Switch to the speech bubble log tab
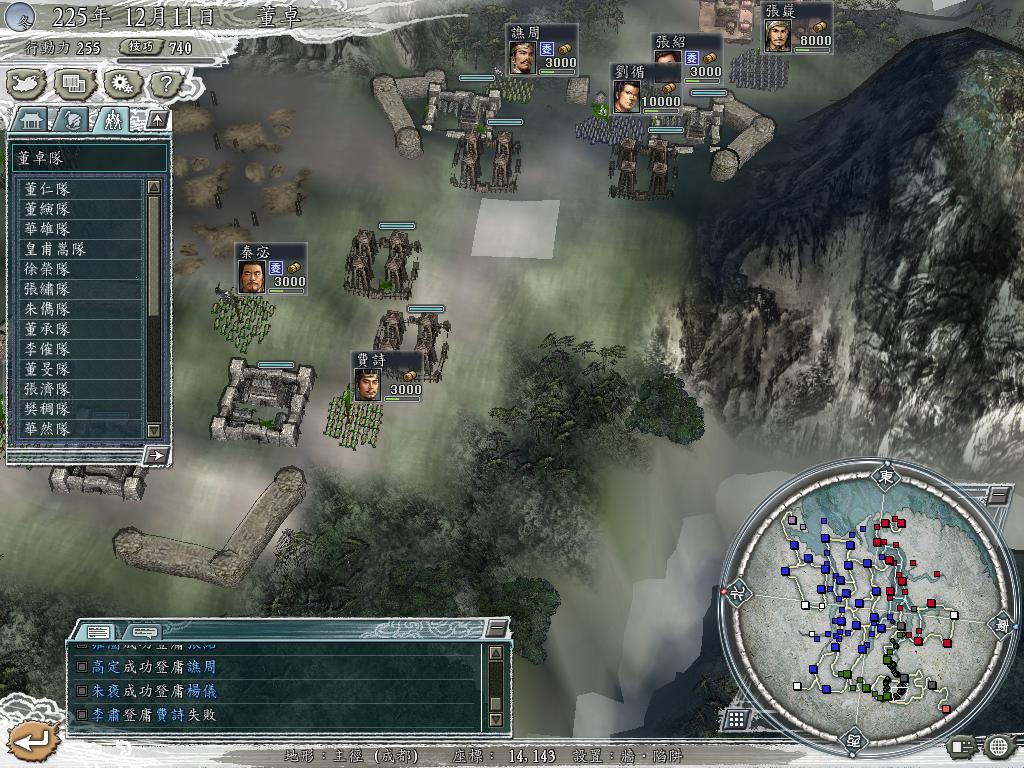Image resolution: width=1024 pixels, height=768 pixels. point(144,631)
